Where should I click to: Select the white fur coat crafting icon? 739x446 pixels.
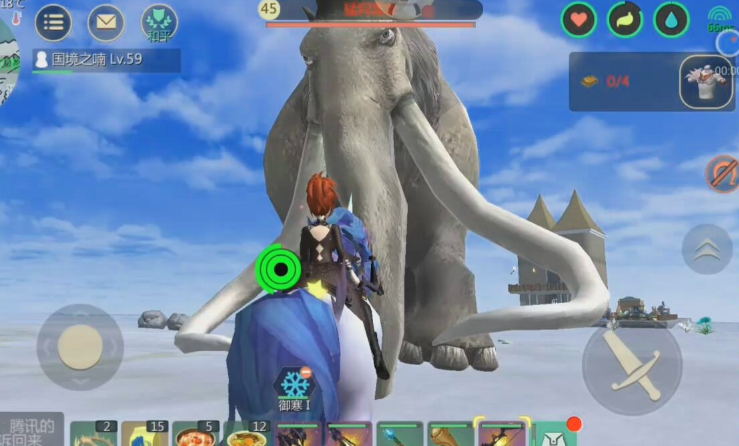705,81
